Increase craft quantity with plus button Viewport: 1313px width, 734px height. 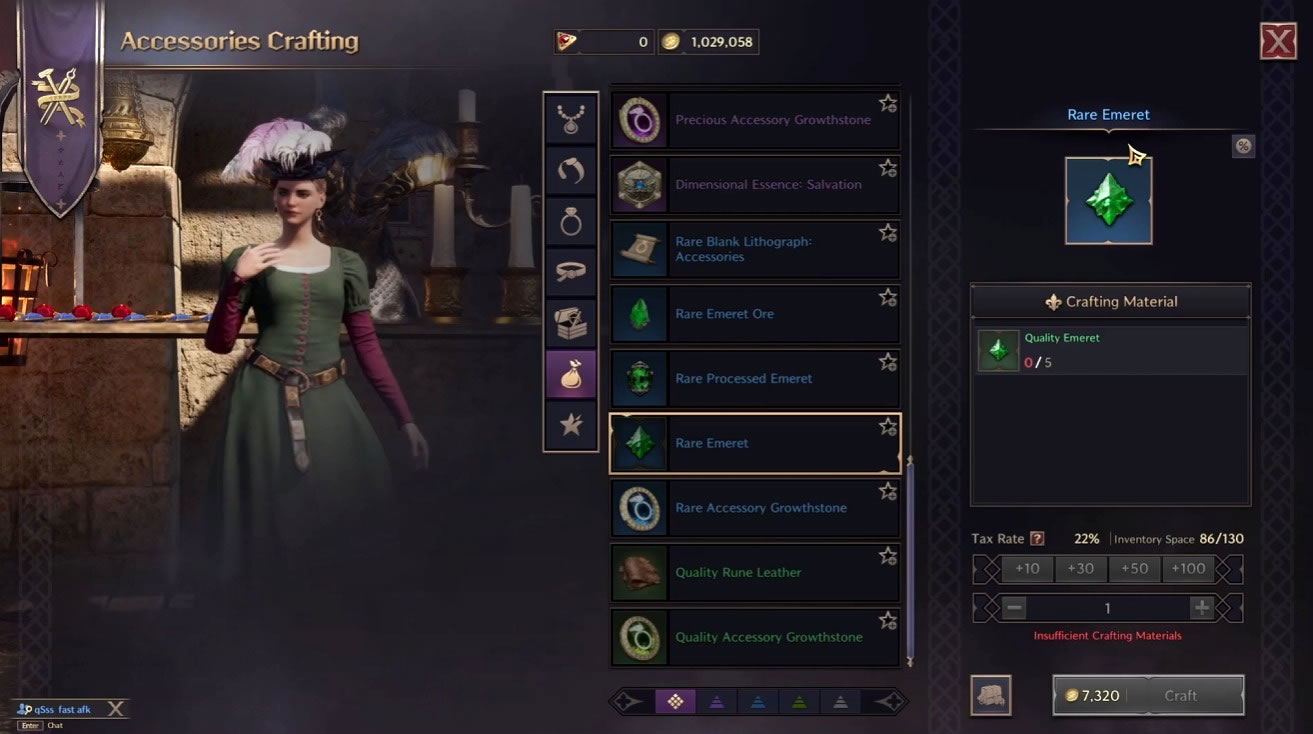pyautogui.click(x=1200, y=607)
